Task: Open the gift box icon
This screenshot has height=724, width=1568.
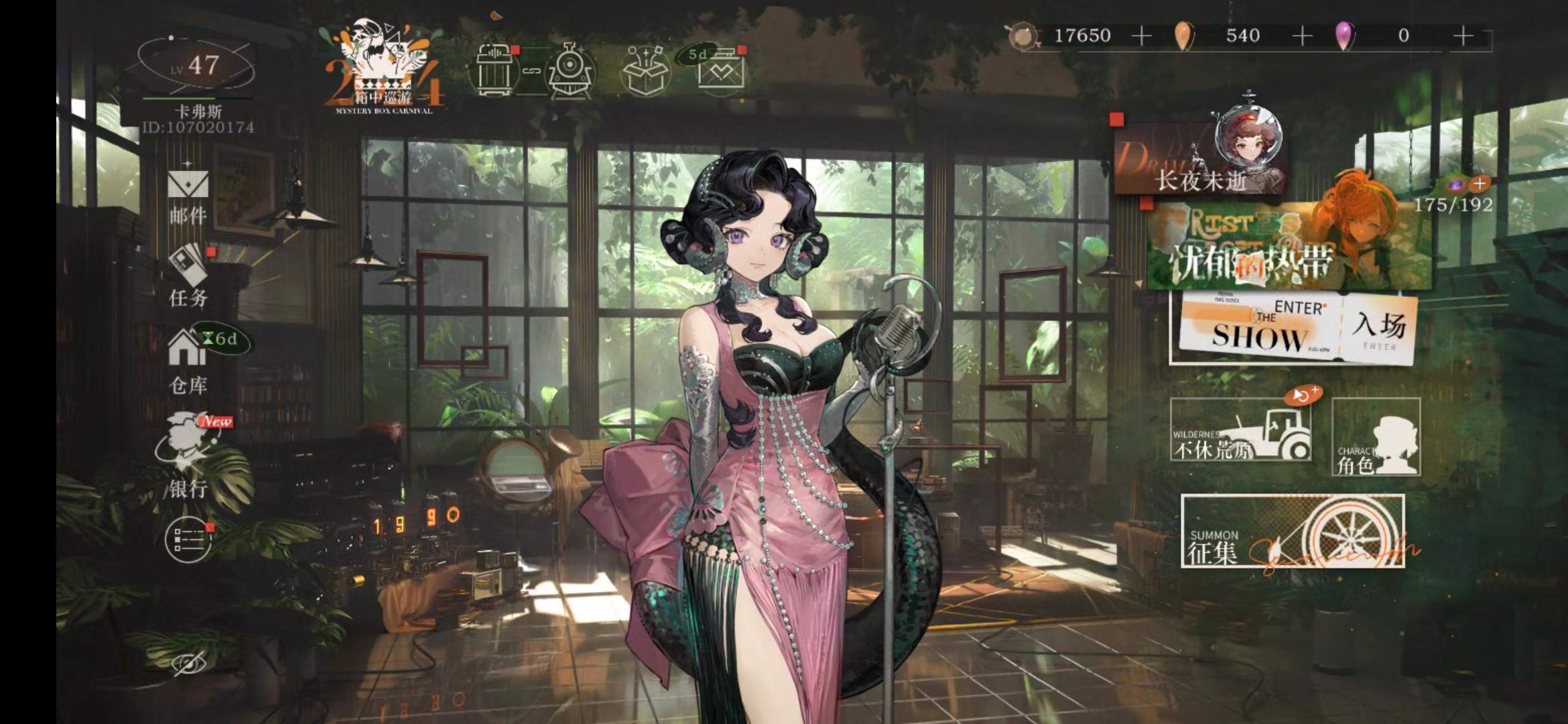Action: (645, 71)
